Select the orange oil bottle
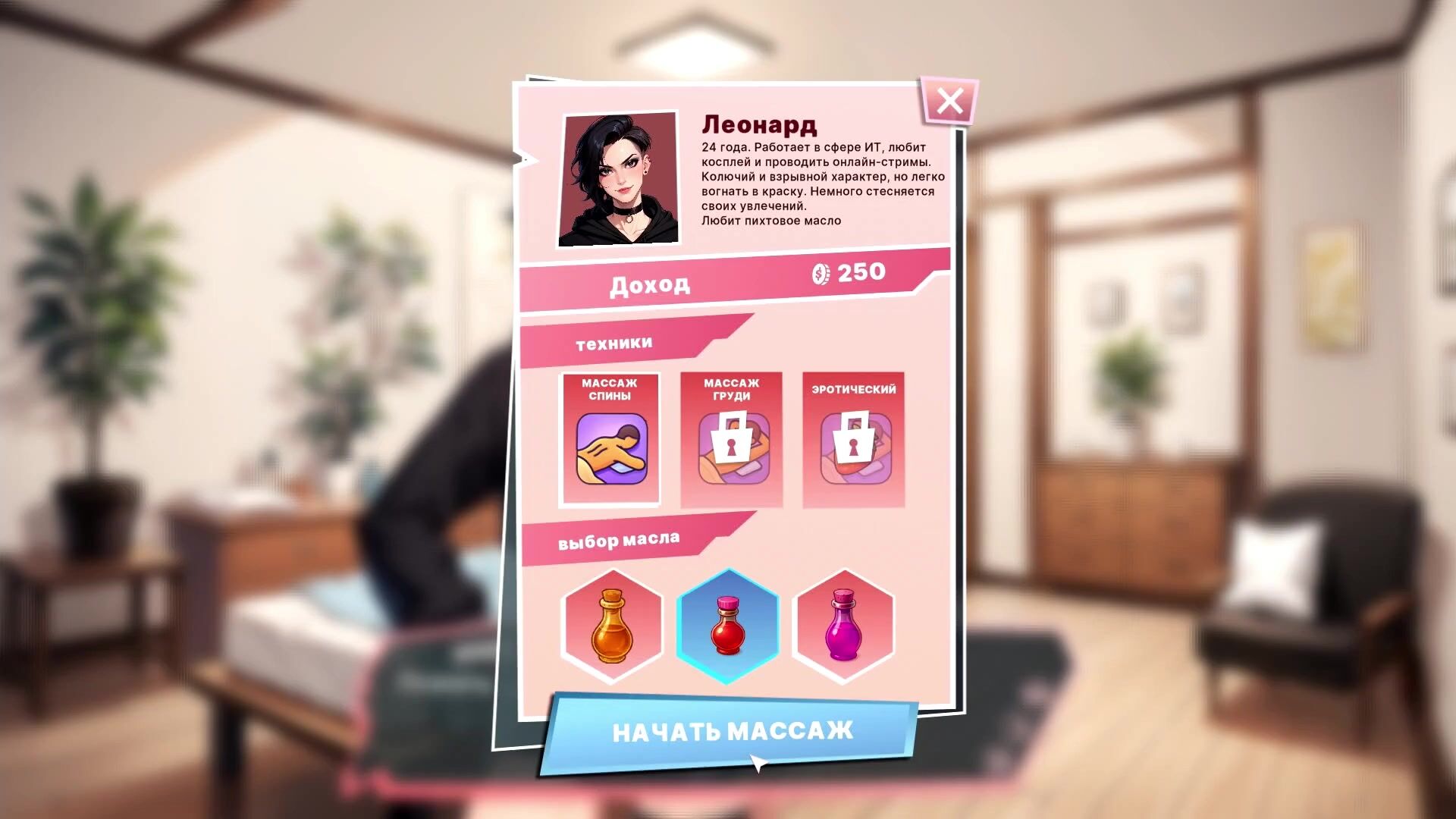The height and width of the screenshot is (819, 1456). pos(611,626)
